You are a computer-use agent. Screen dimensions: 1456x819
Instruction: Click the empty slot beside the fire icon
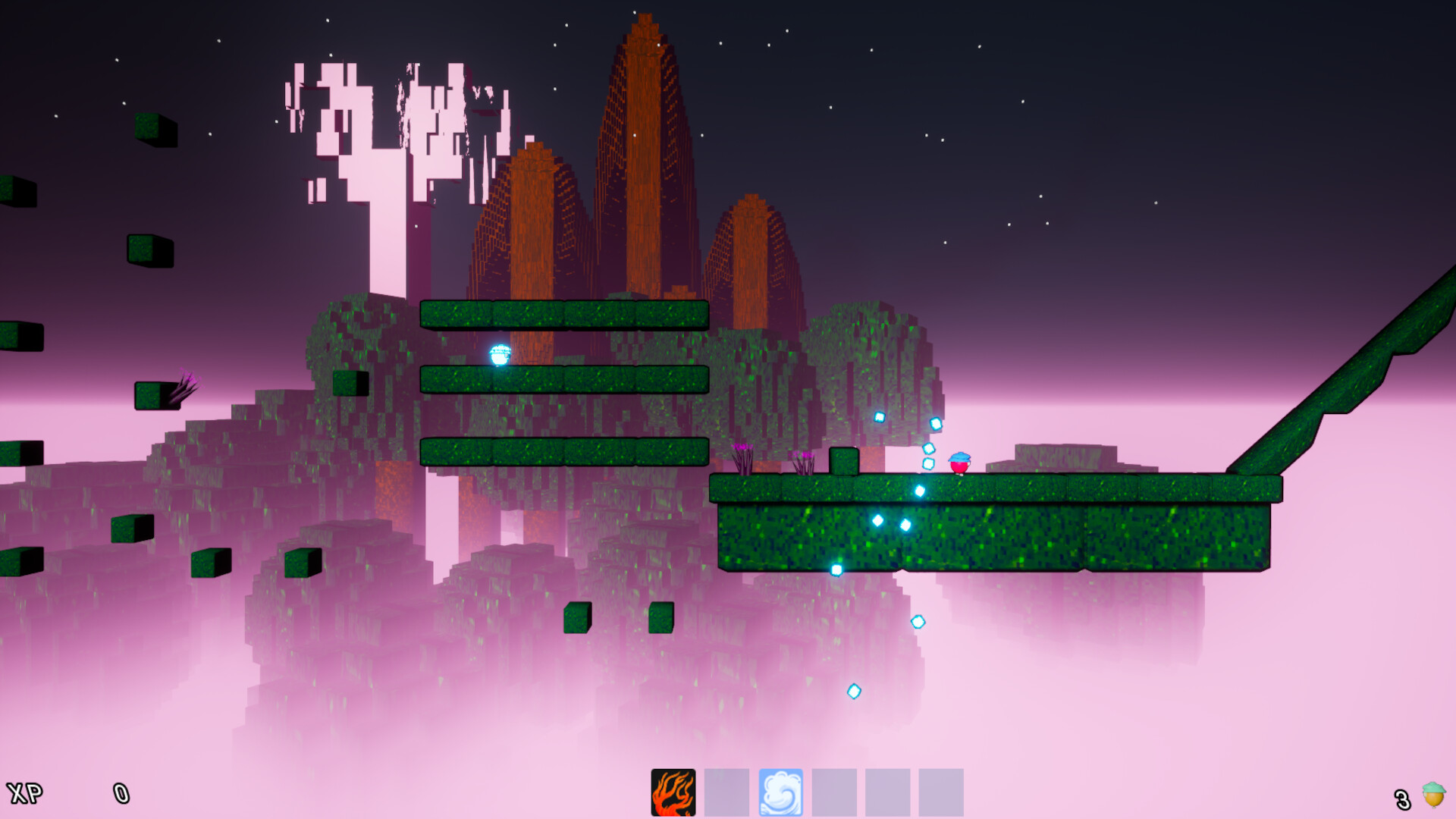click(725, 790)
